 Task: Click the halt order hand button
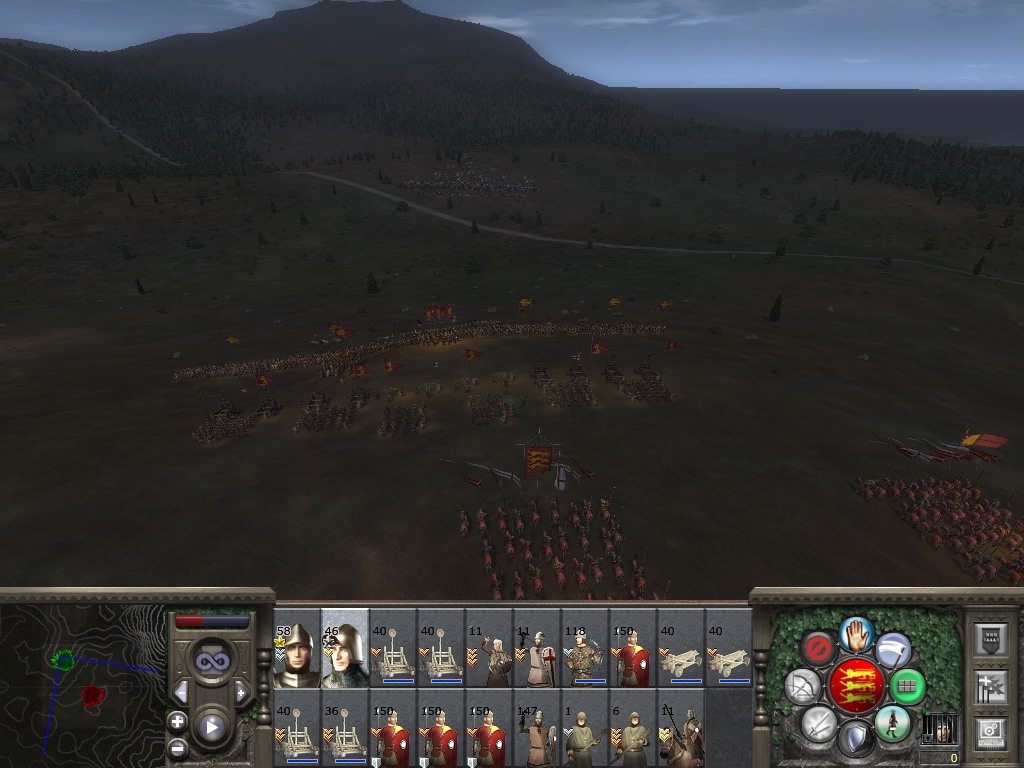(x=855, y=633)
